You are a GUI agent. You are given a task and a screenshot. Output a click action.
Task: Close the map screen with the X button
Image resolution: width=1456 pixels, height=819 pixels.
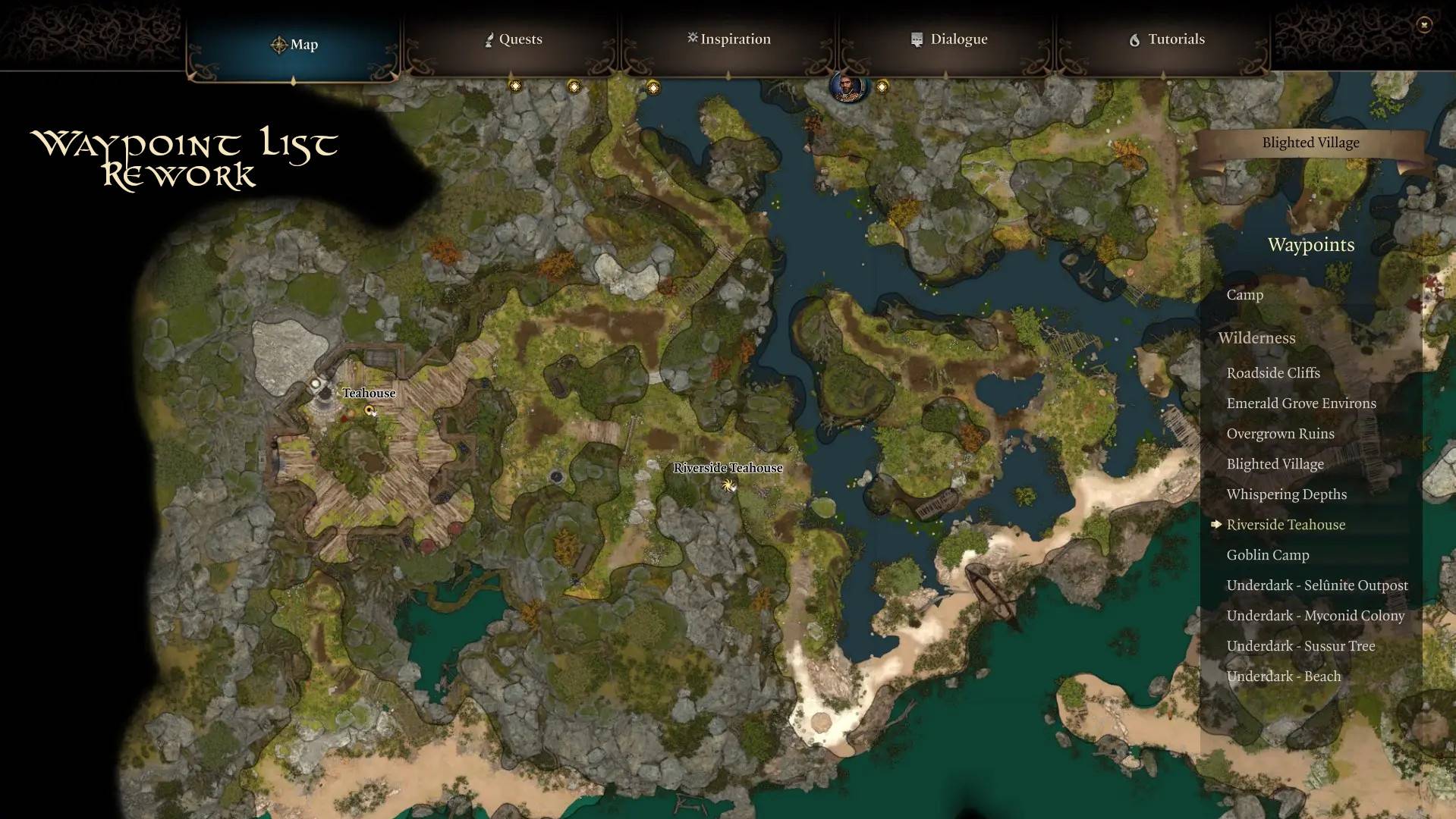1425,25
